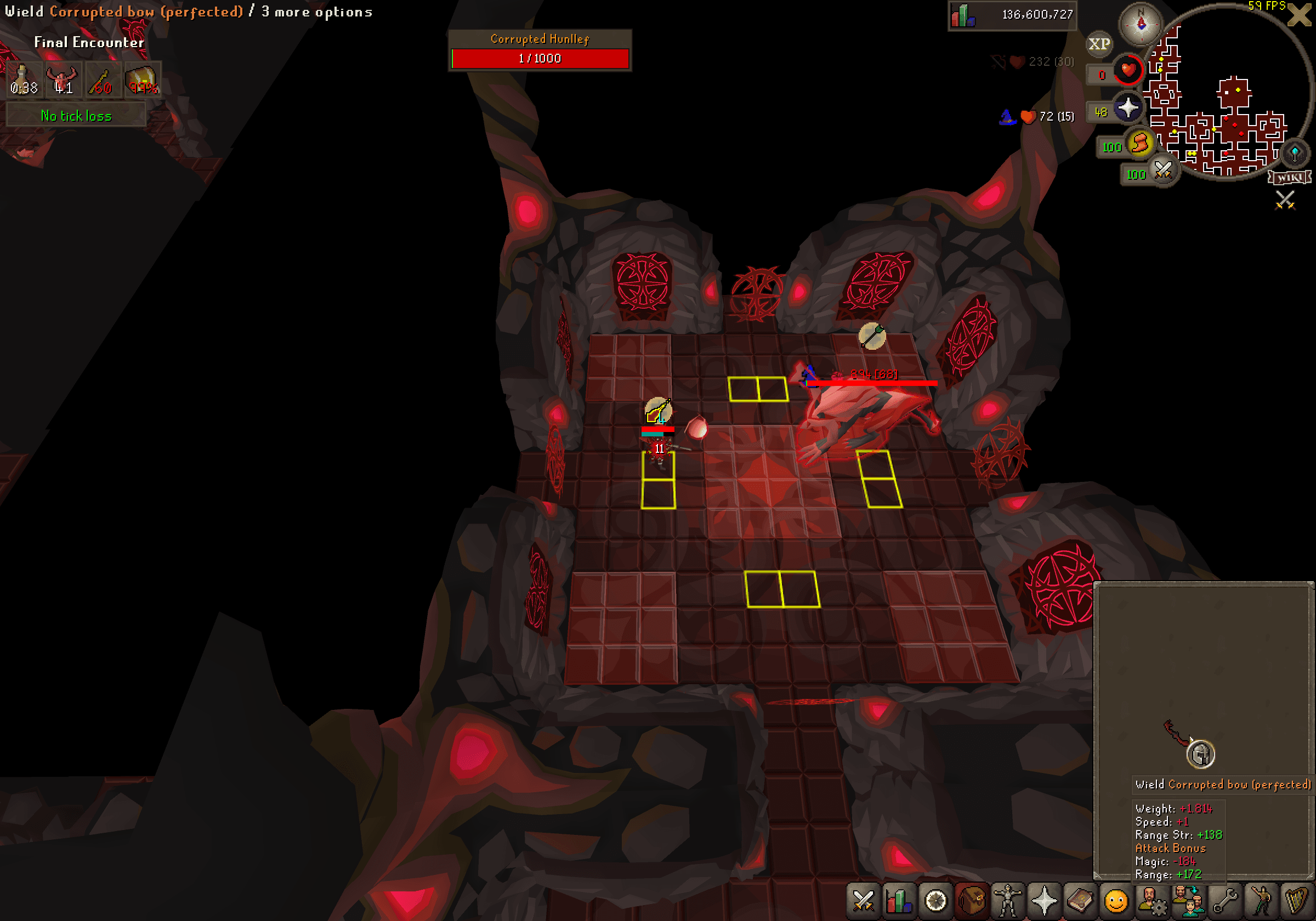Open the Friends and clan tab
The width and height of the screenshot is (1316, 921).
pos(1189,901)
